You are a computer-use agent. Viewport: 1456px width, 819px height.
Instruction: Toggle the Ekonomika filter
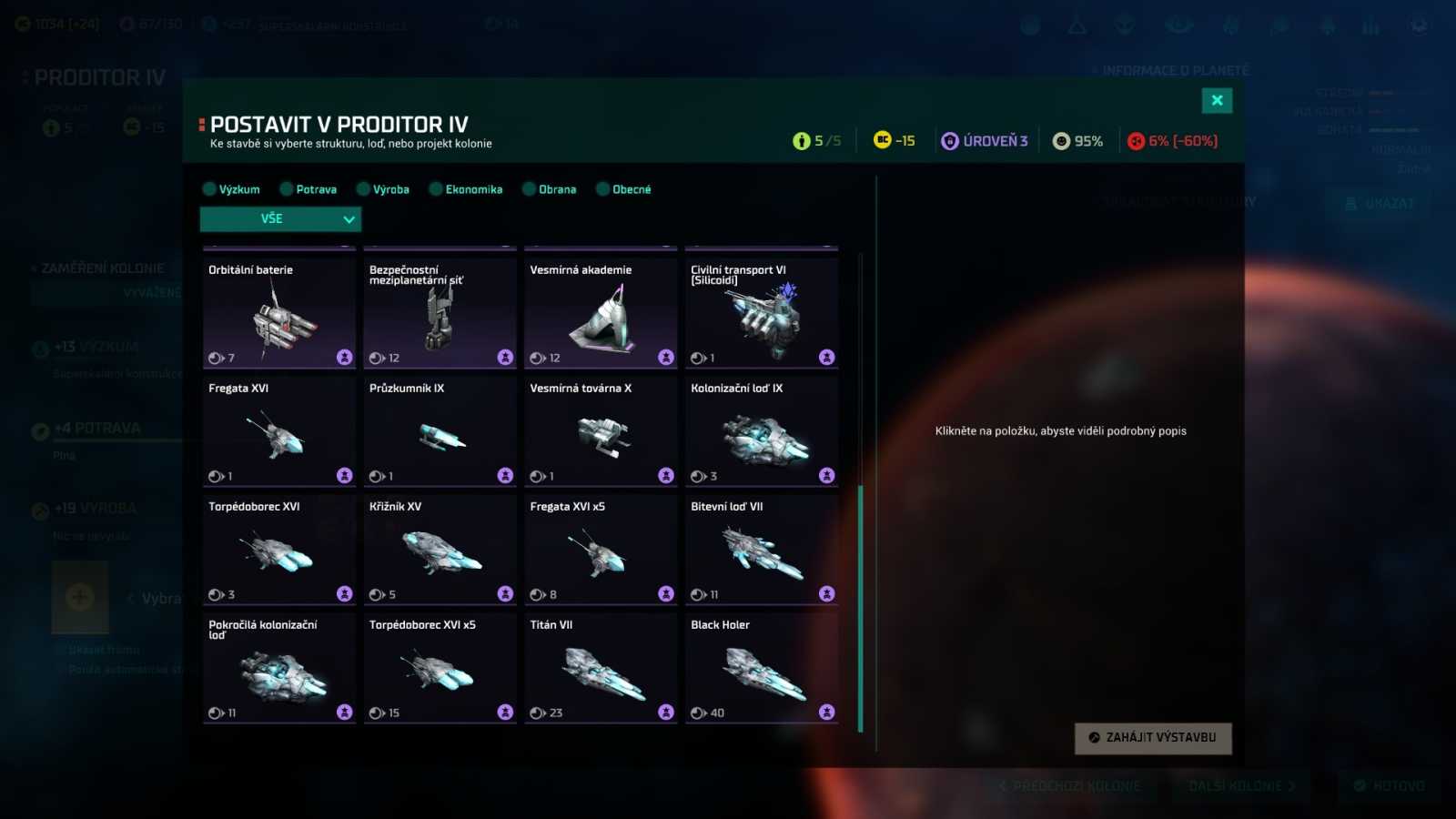click(x=465, y=189)
